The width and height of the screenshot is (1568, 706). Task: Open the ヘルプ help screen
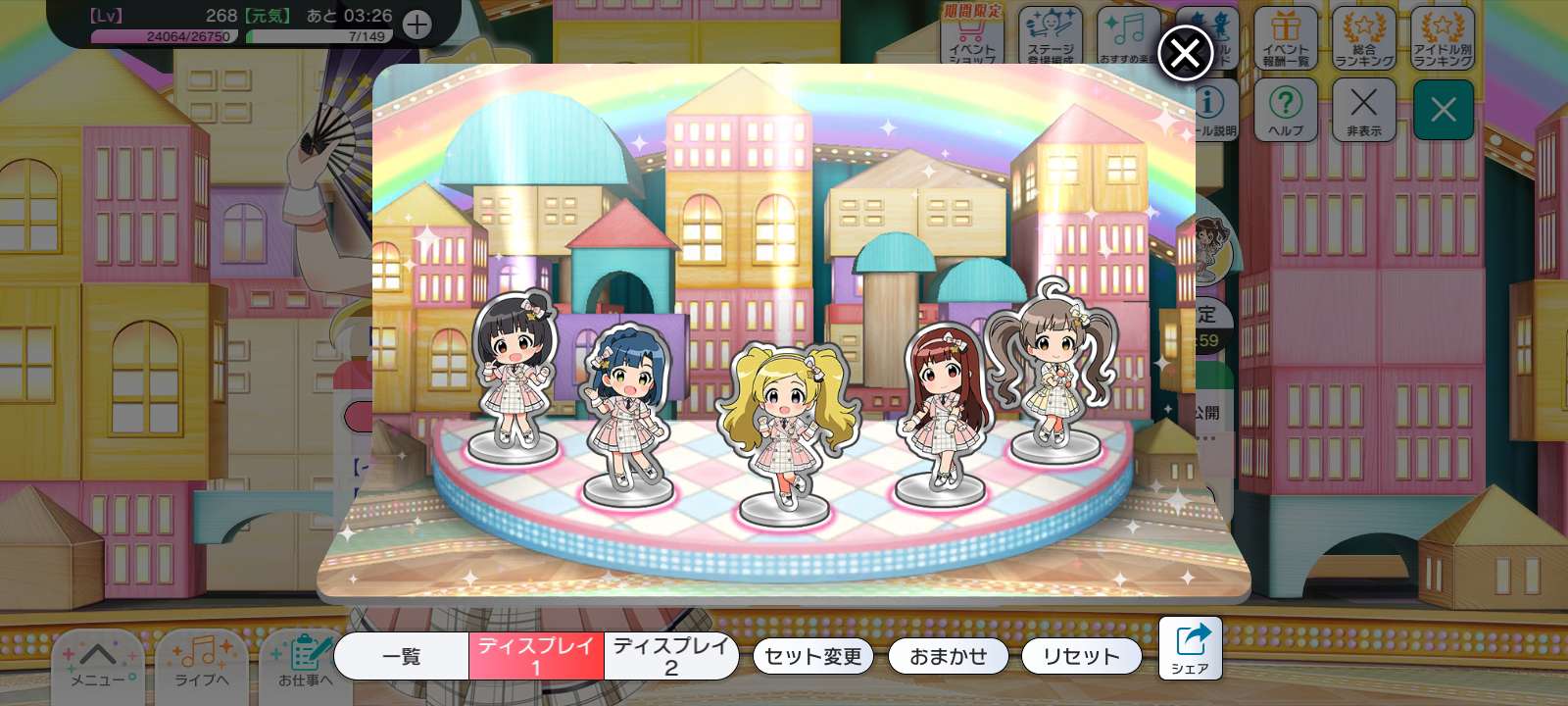tap(1286, 110)
